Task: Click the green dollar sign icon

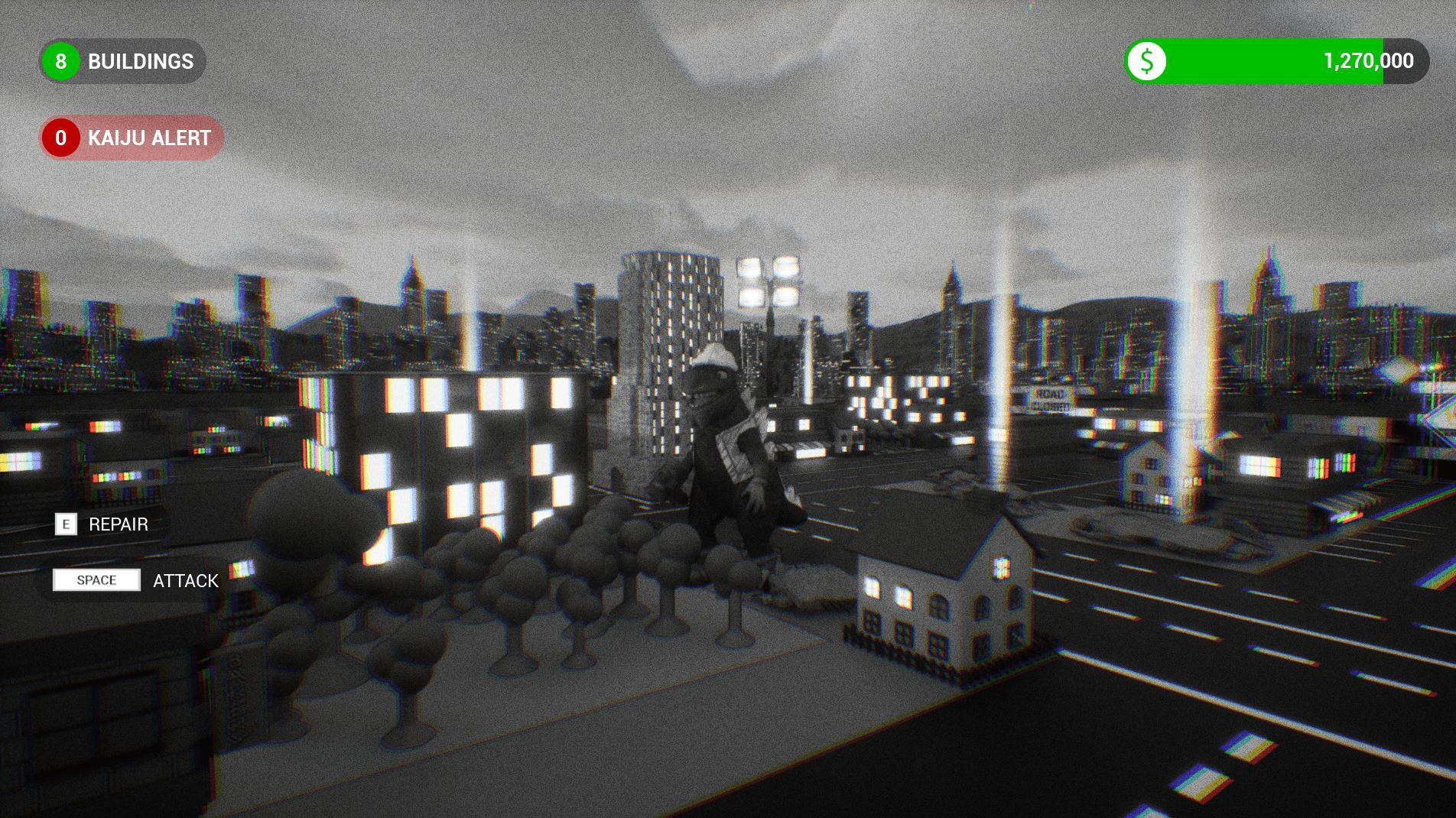Action: point(1147,62)
